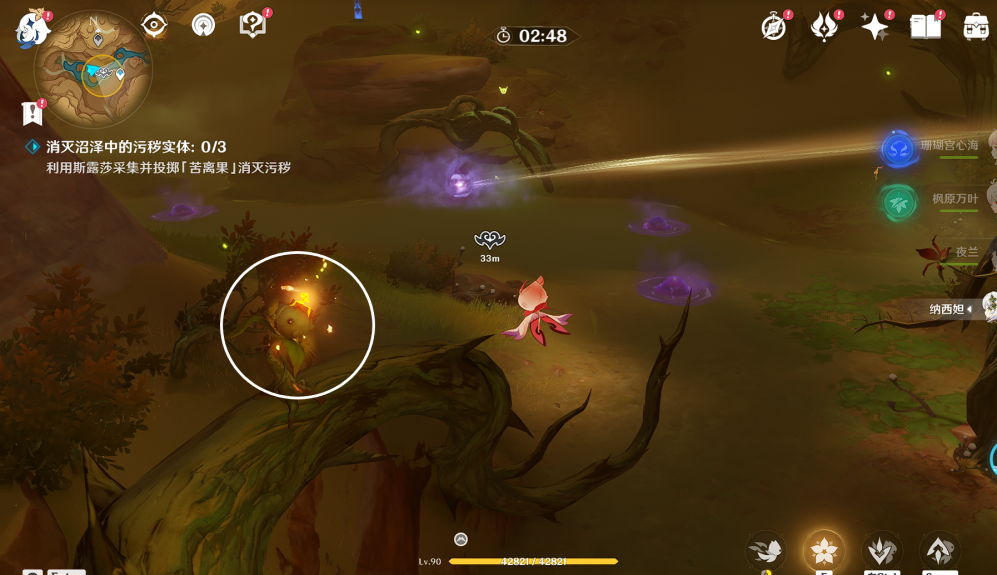Open the compass icon in the top bar
Screen dimensions: 997x575
773,27
